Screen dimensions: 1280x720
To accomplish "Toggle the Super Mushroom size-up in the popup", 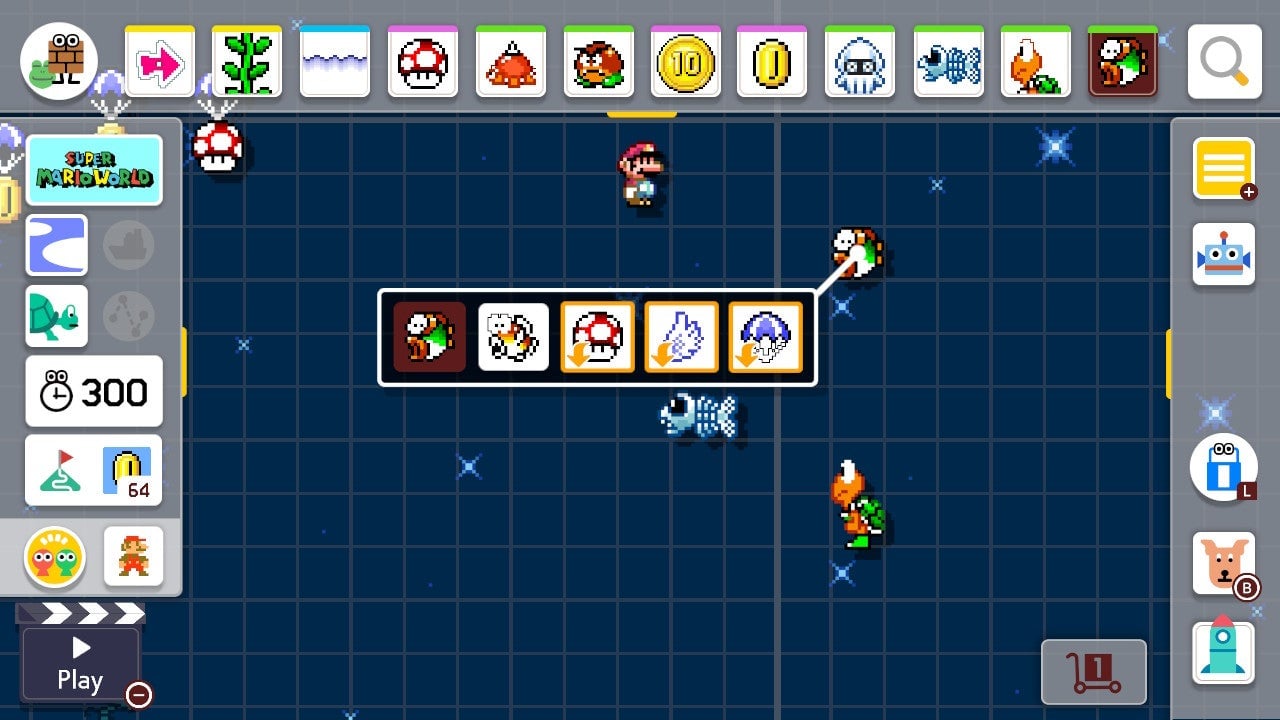I will (597, 337).
